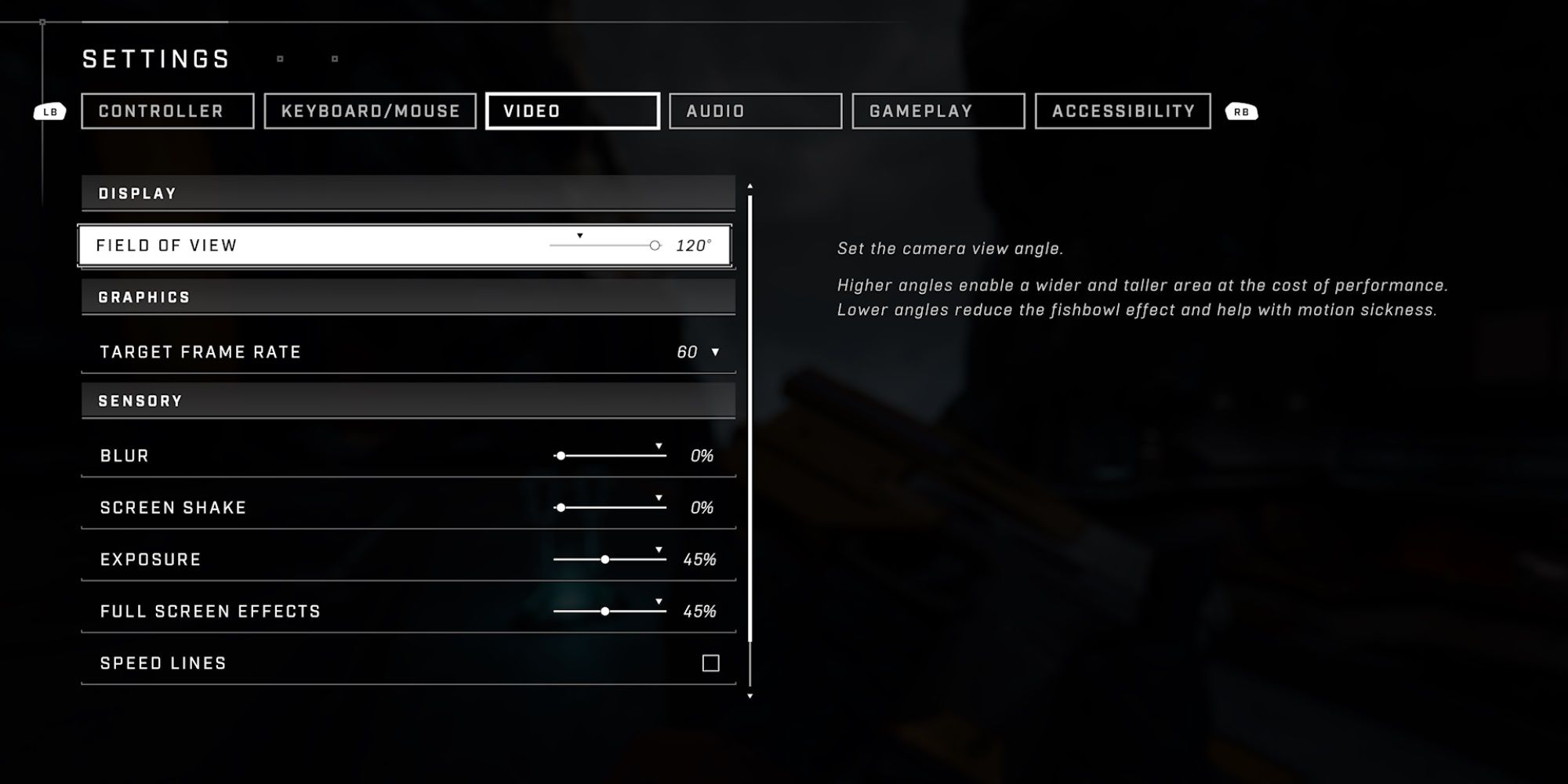Select the Video tab

(572, 111)
